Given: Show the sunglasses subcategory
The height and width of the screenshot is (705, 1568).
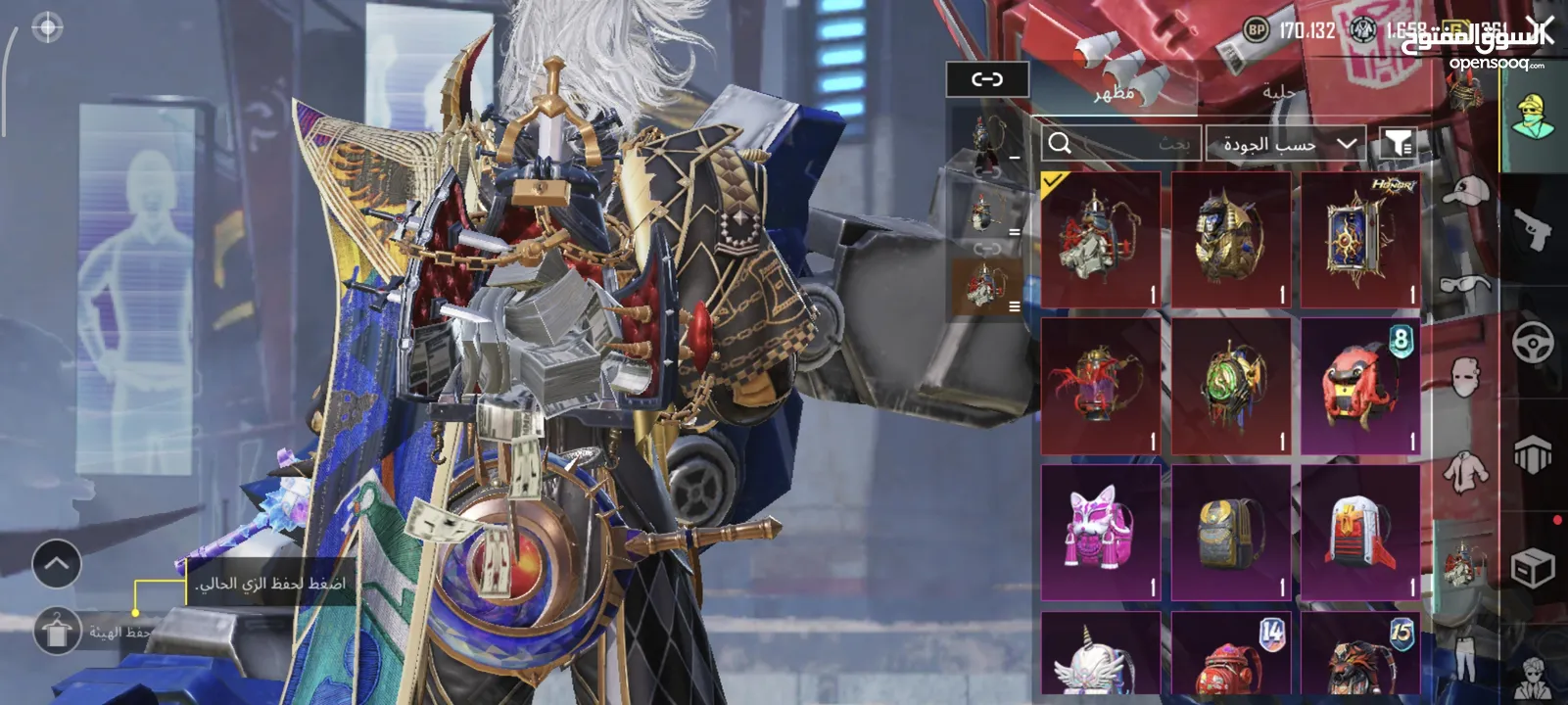Looking at the screenshot, I should coord(1466,284).
